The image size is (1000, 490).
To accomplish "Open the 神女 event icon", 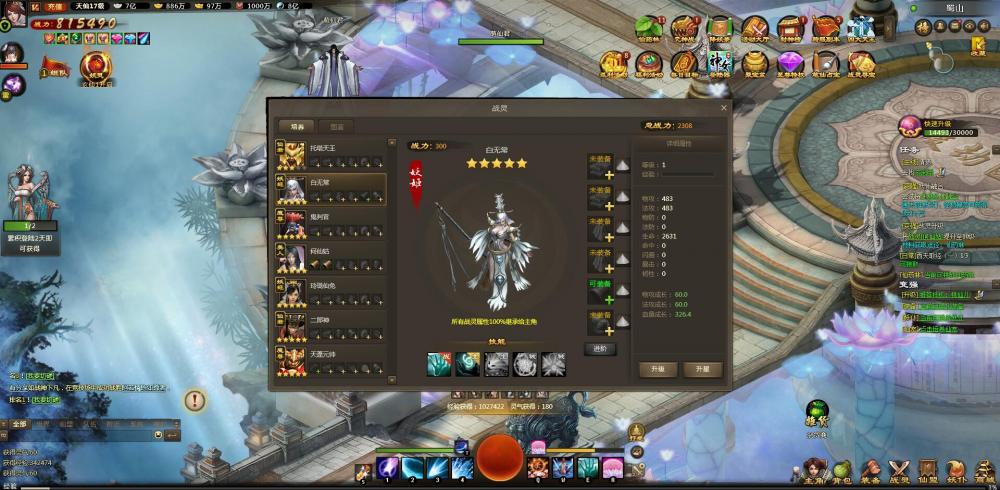I will tap(720, 63).
